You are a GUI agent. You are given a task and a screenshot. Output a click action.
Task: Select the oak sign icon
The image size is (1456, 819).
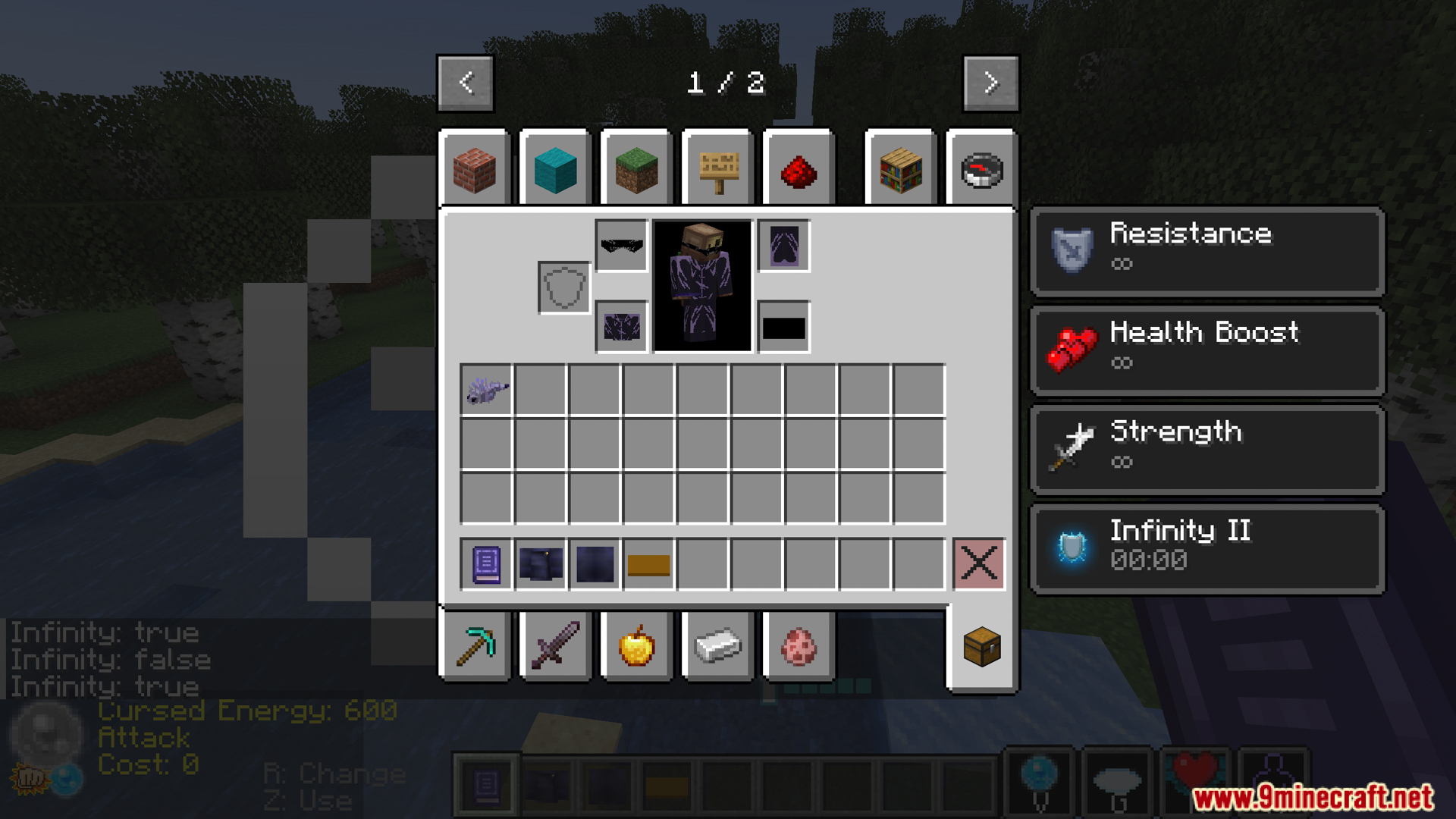(x=717, y=169)
